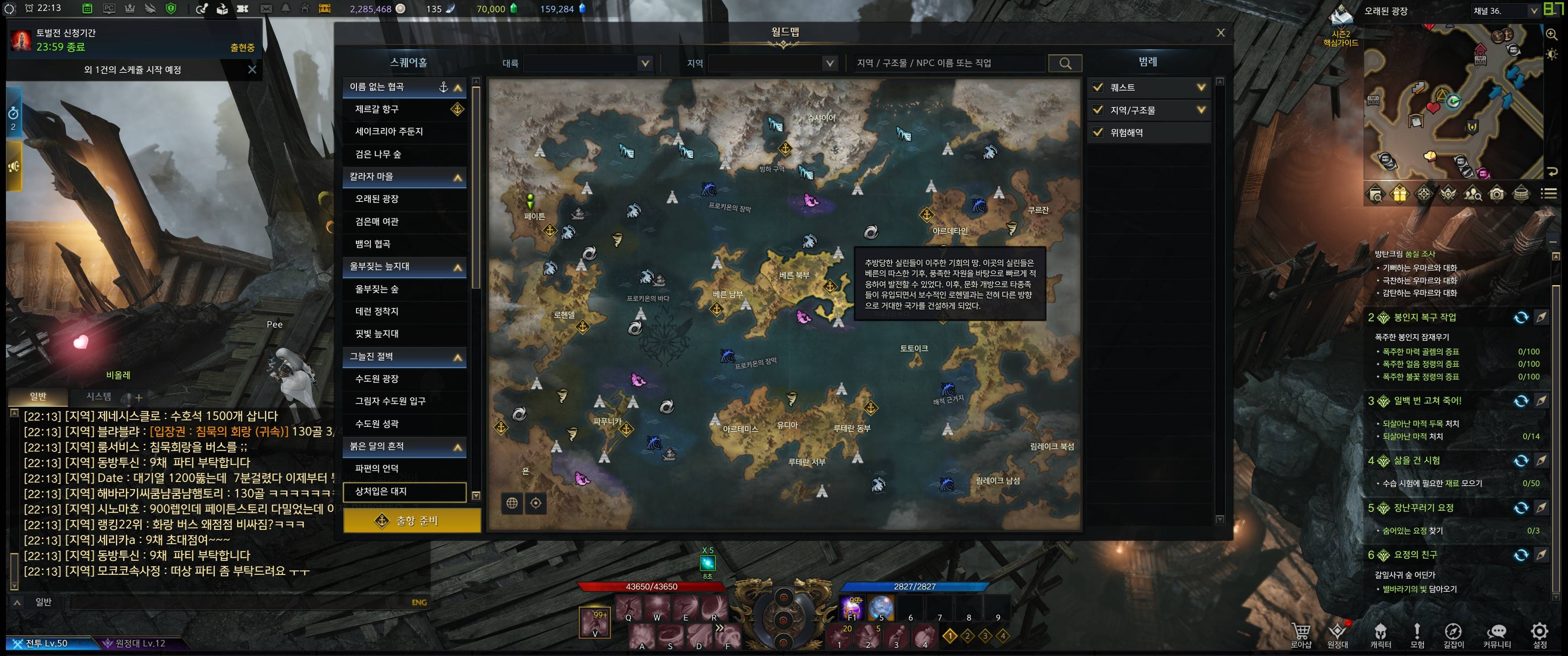Toggle the 퀘스트 legend checkbox

[x=1098, y=87]
